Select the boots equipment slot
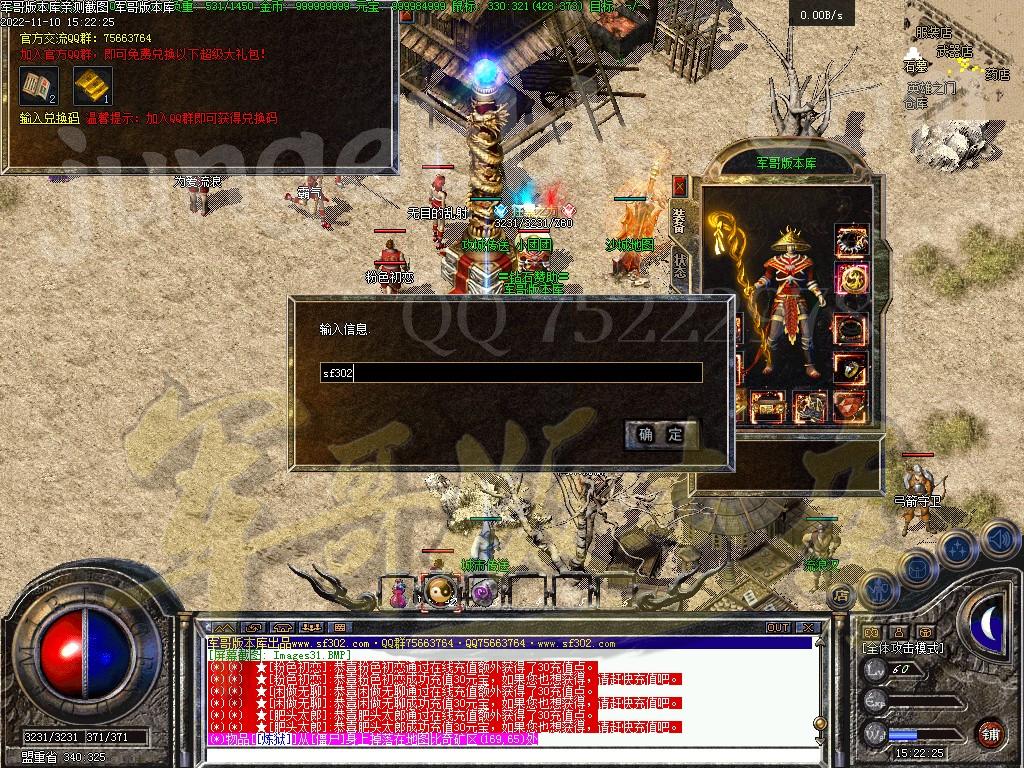The image size is (1024, 768). click(810, 406)
